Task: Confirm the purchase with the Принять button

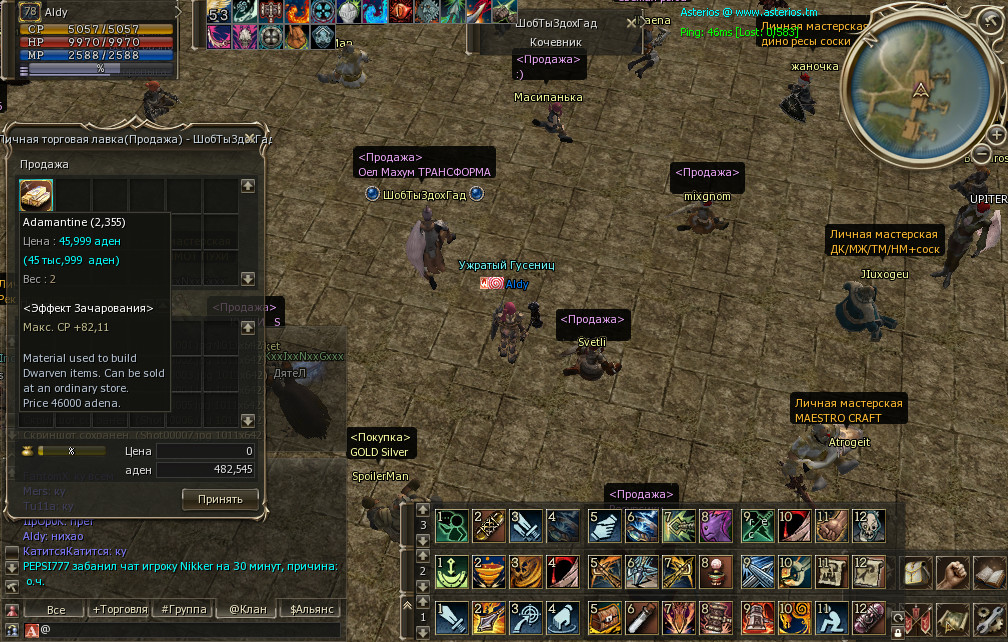Action: tap(220, 498)
